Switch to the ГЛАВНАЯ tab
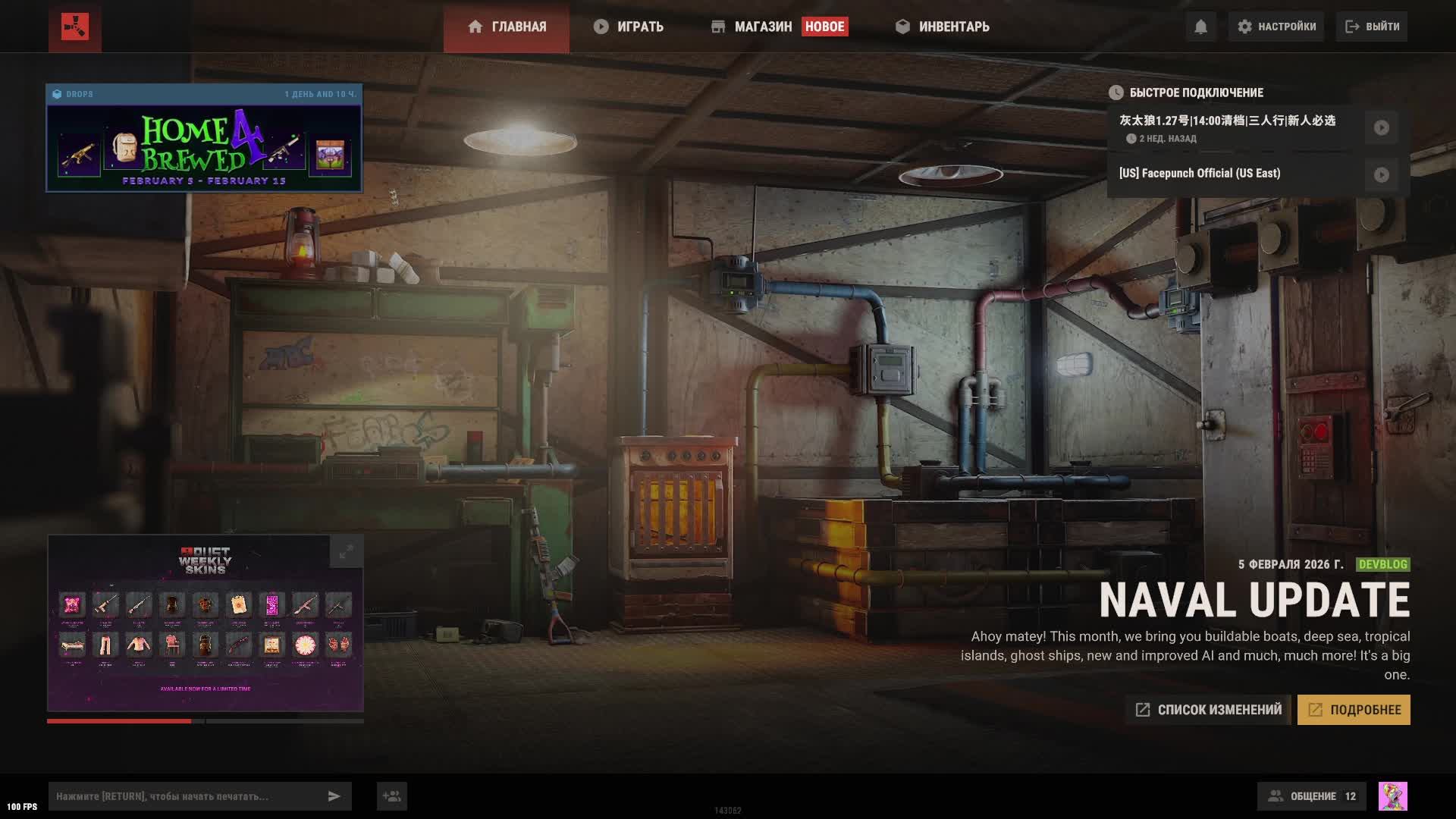1456x819 pixels. pos(507,27)
